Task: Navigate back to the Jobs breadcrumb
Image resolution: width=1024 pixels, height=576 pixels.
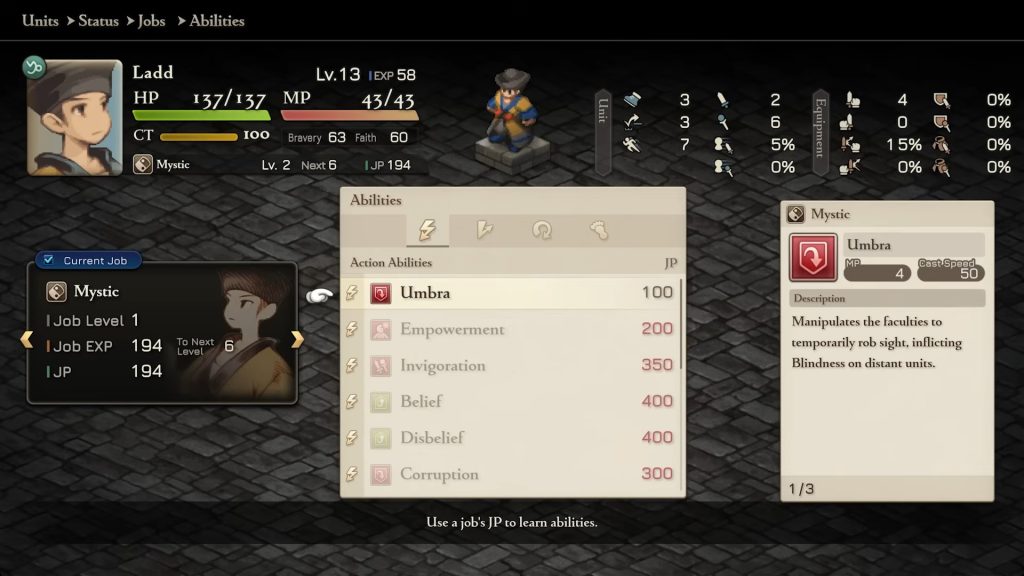Action: point(151,20)
